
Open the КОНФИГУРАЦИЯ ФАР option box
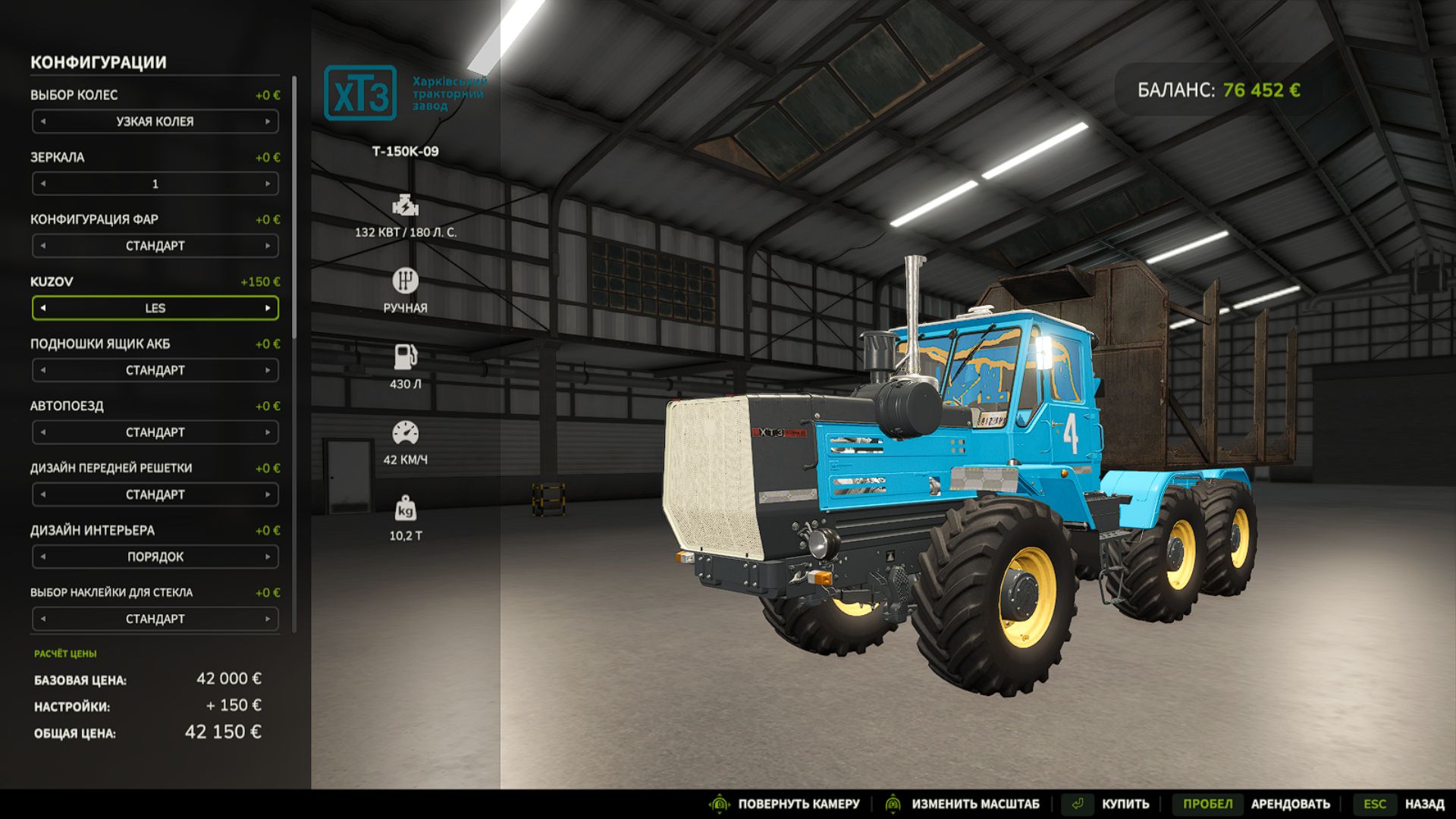tap(155, 246)
